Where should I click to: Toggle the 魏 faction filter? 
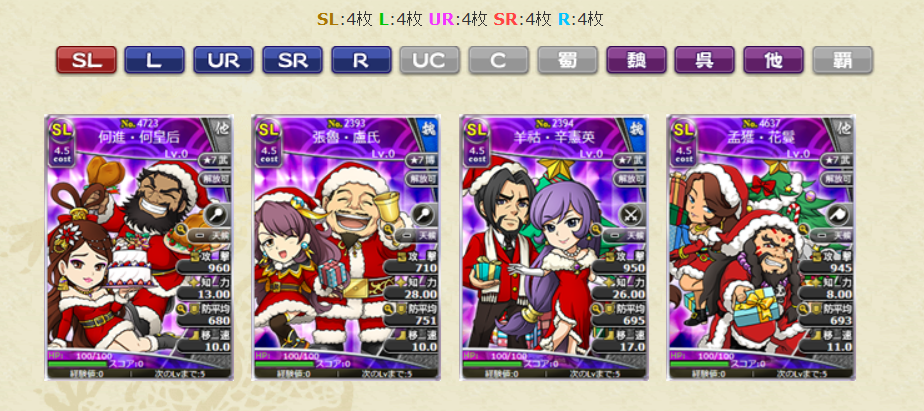click(636, 60)
